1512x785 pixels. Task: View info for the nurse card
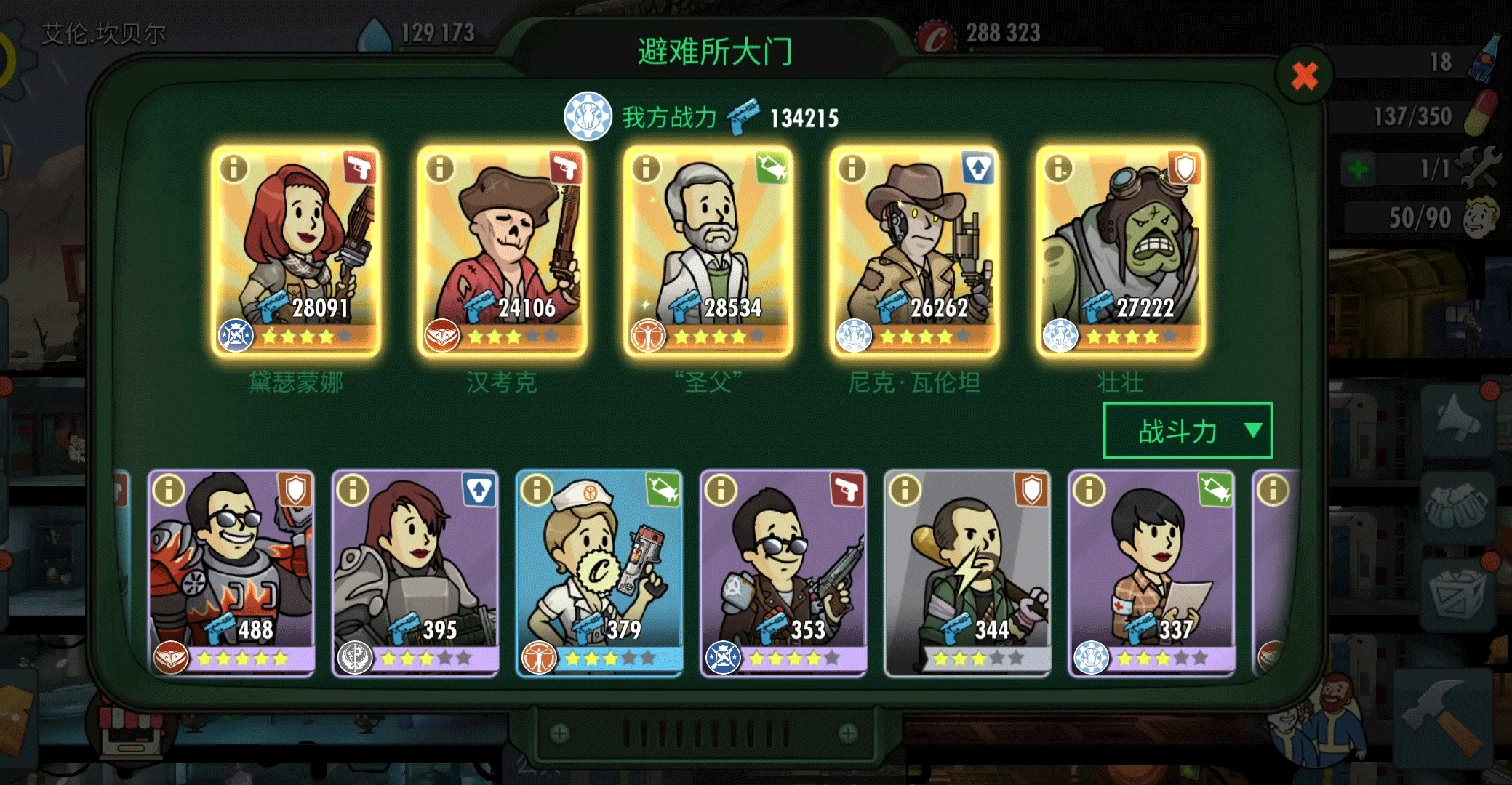pos(537,490)
